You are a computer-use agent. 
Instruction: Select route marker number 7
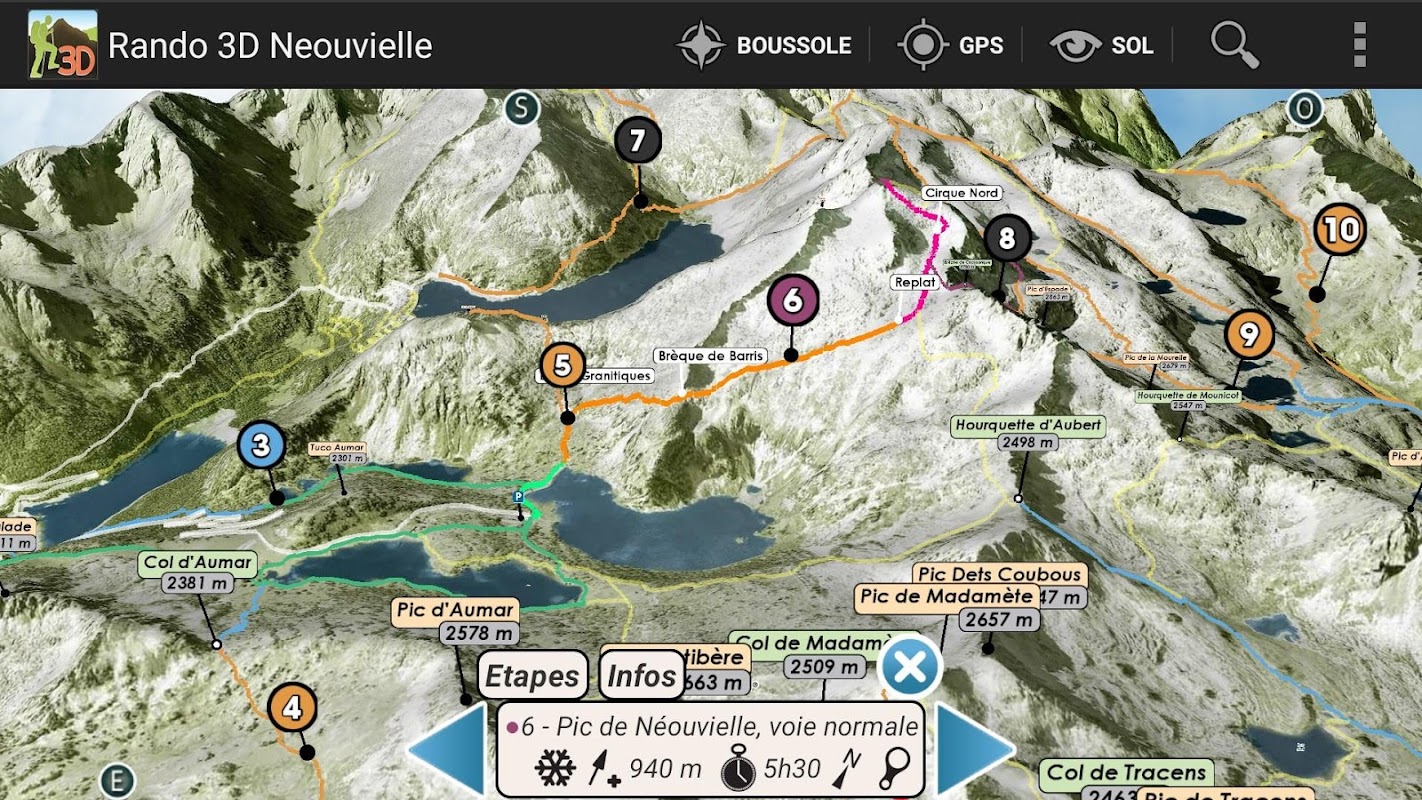(638, 141)
